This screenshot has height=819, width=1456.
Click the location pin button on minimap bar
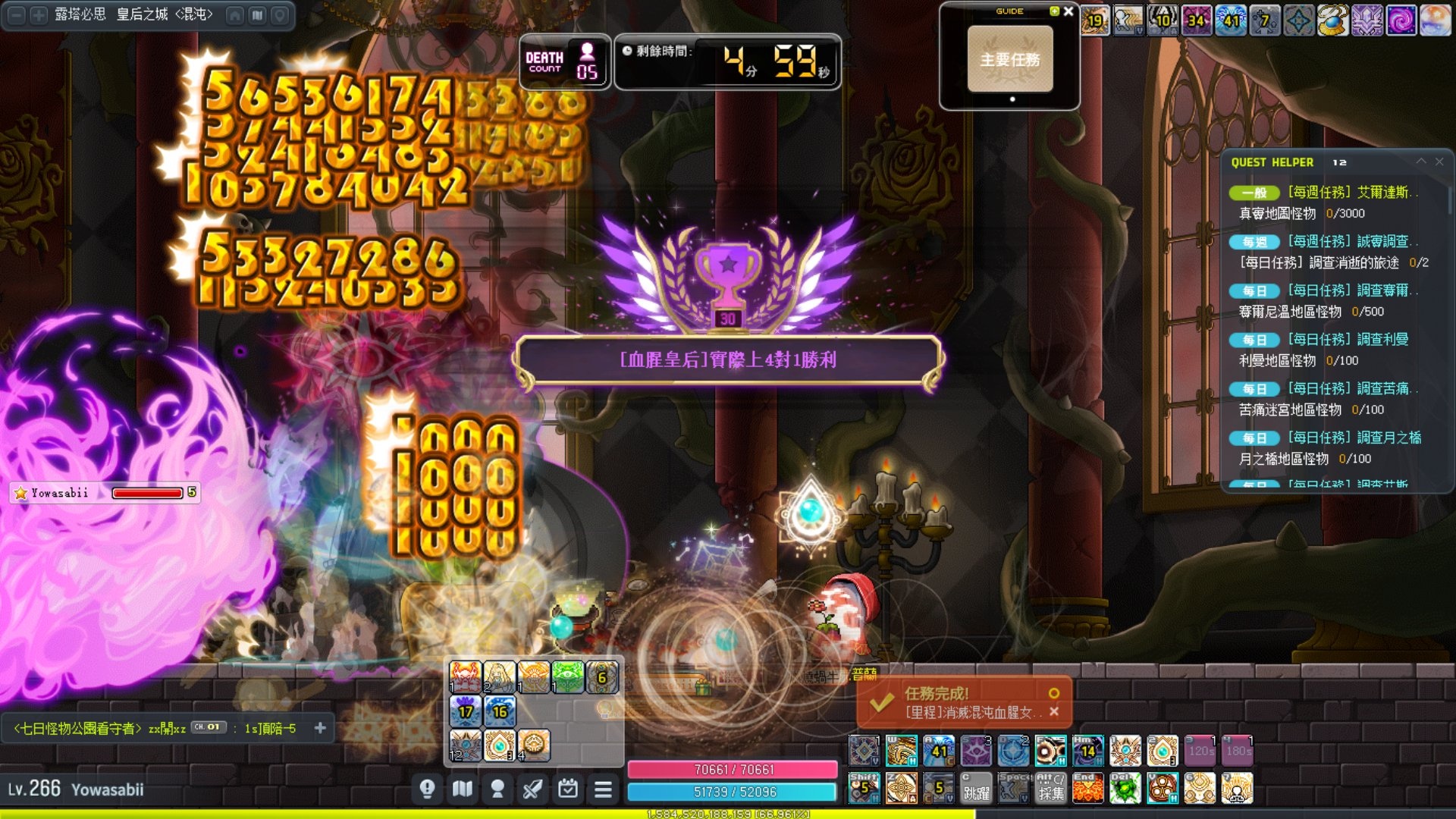coord(279,14)
